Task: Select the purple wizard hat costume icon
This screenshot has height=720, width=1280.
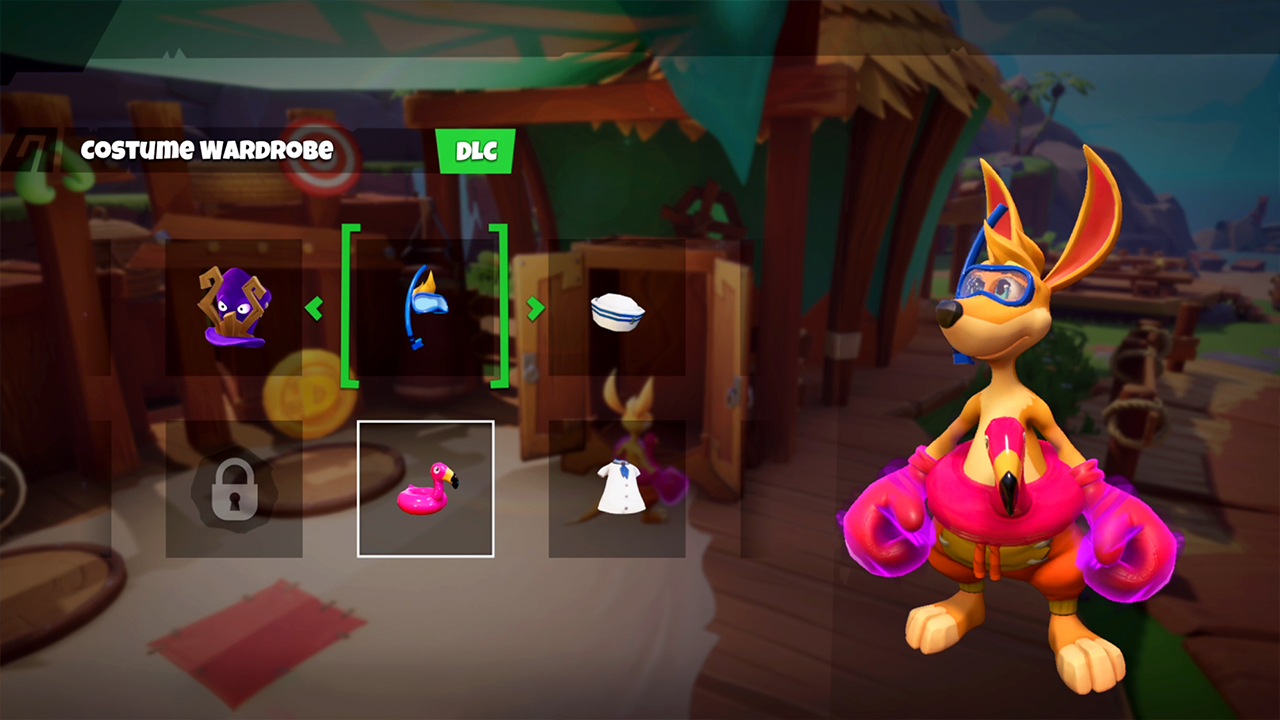Action: 232,305
